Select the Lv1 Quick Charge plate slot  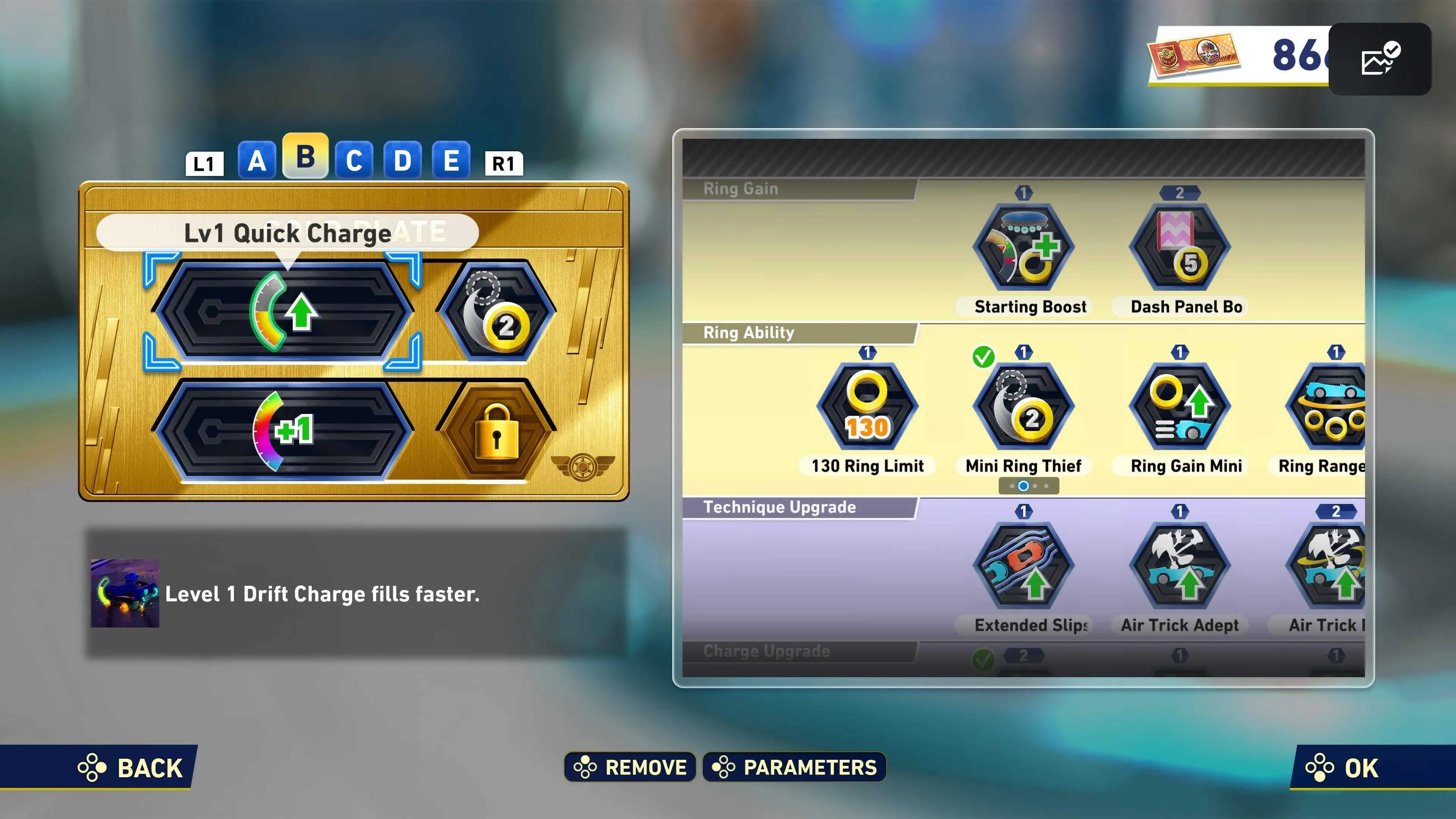[x=282, y=311]
